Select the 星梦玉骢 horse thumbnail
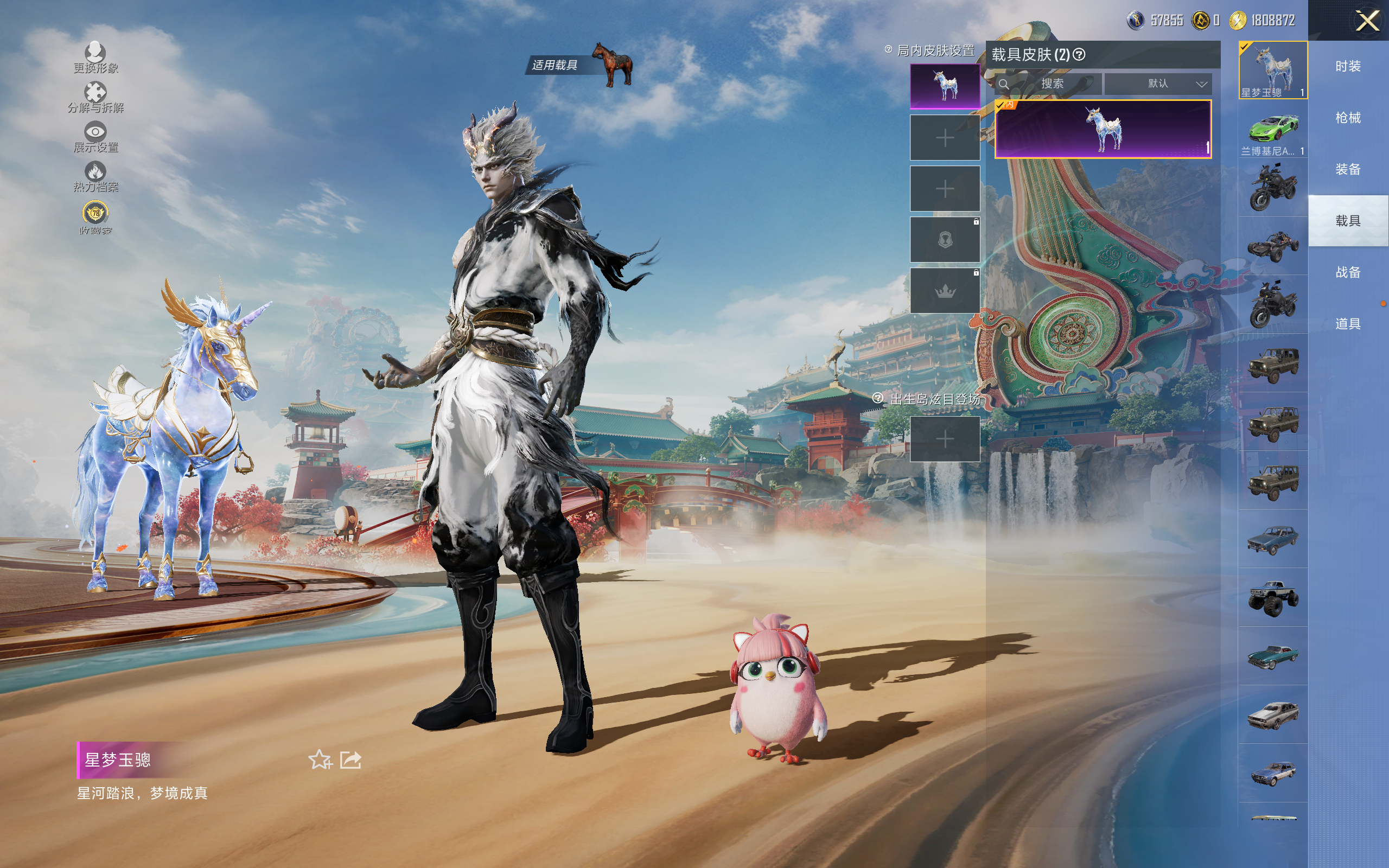Image resolution: width=1389 pixels, height=868 pixels. (1272, 70)
